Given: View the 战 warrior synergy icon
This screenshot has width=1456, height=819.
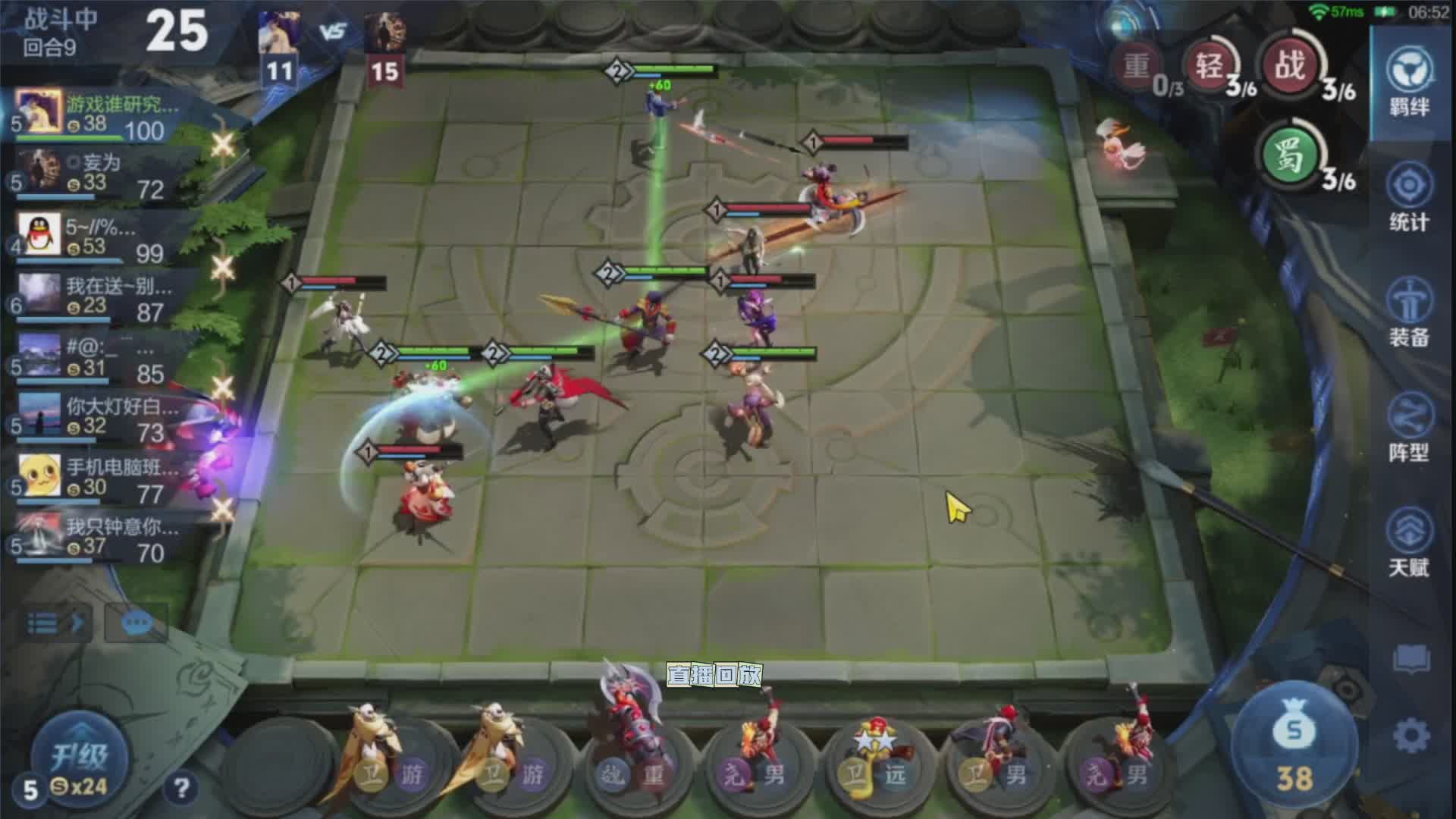Looking at the screenshot, I should [1290, 66].
